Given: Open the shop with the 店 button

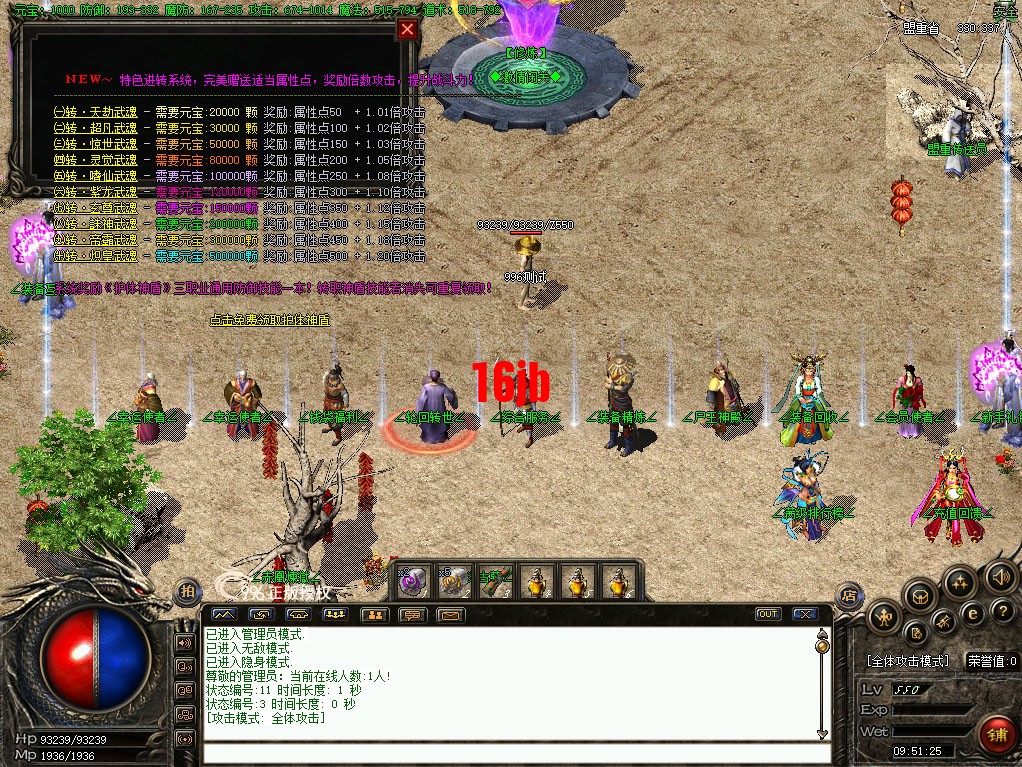Looking at the screenshot, I should 849,595.
